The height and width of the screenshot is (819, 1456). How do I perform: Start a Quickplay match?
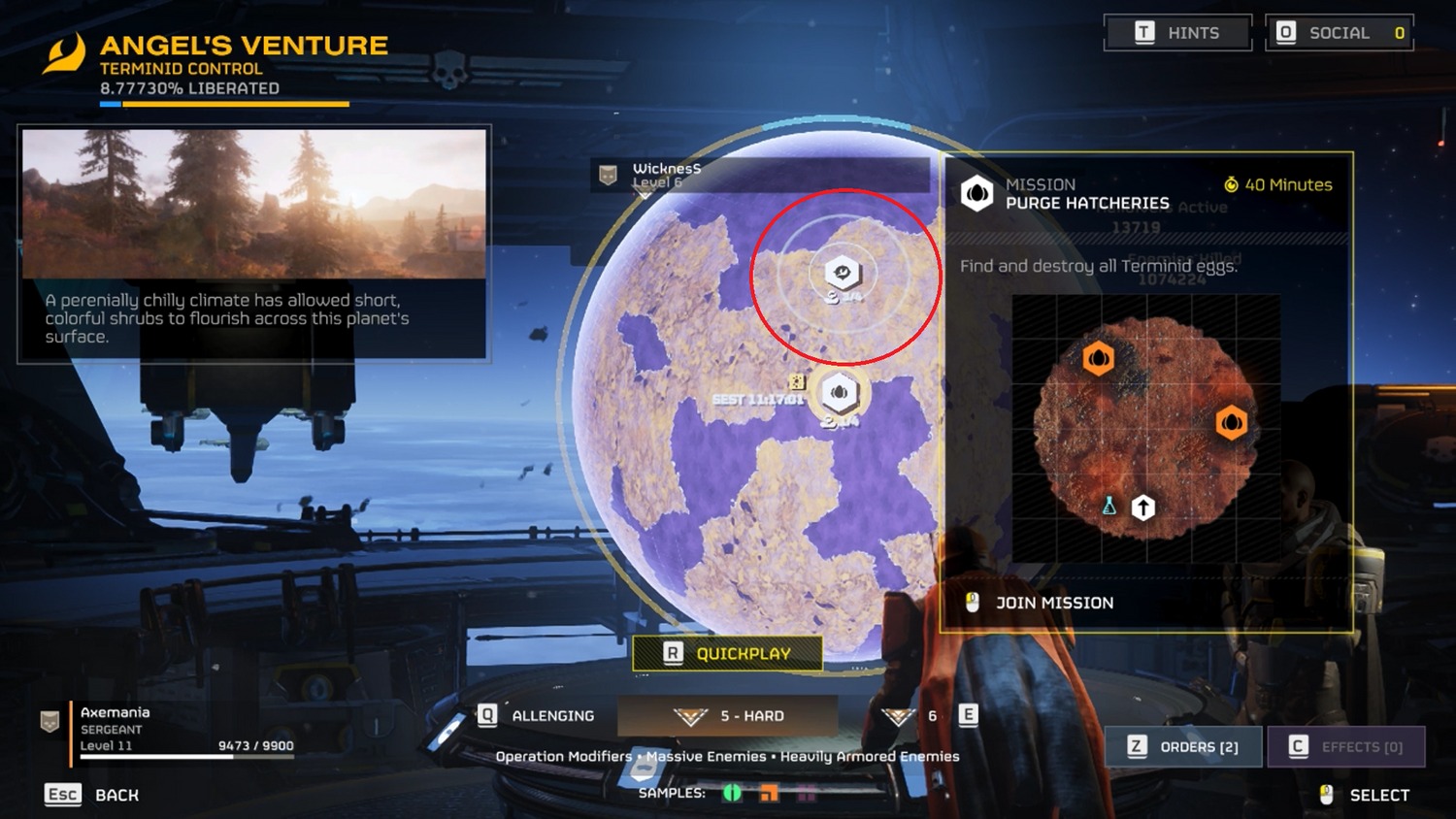727,653
